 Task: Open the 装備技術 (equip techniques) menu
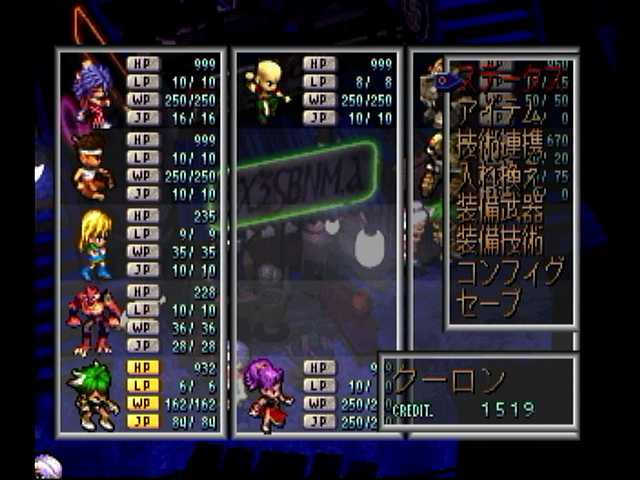[500, 240]
